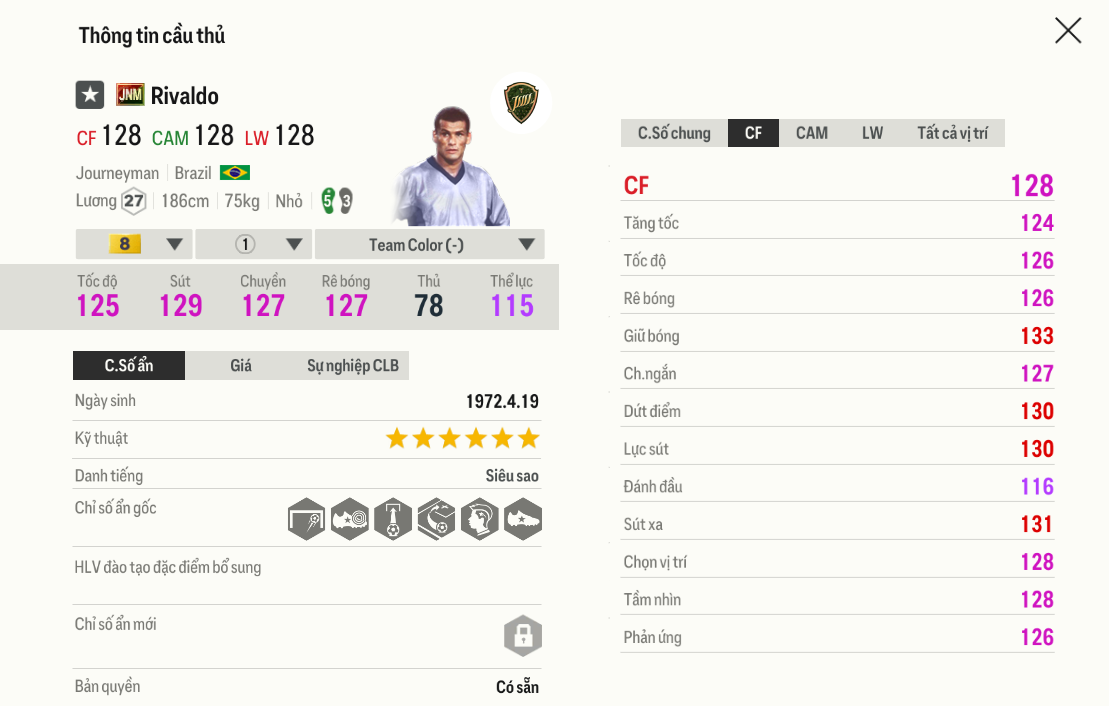Show CAM position stats
This screenshot has width=1109, height=706.
click(x=811, y=133)
